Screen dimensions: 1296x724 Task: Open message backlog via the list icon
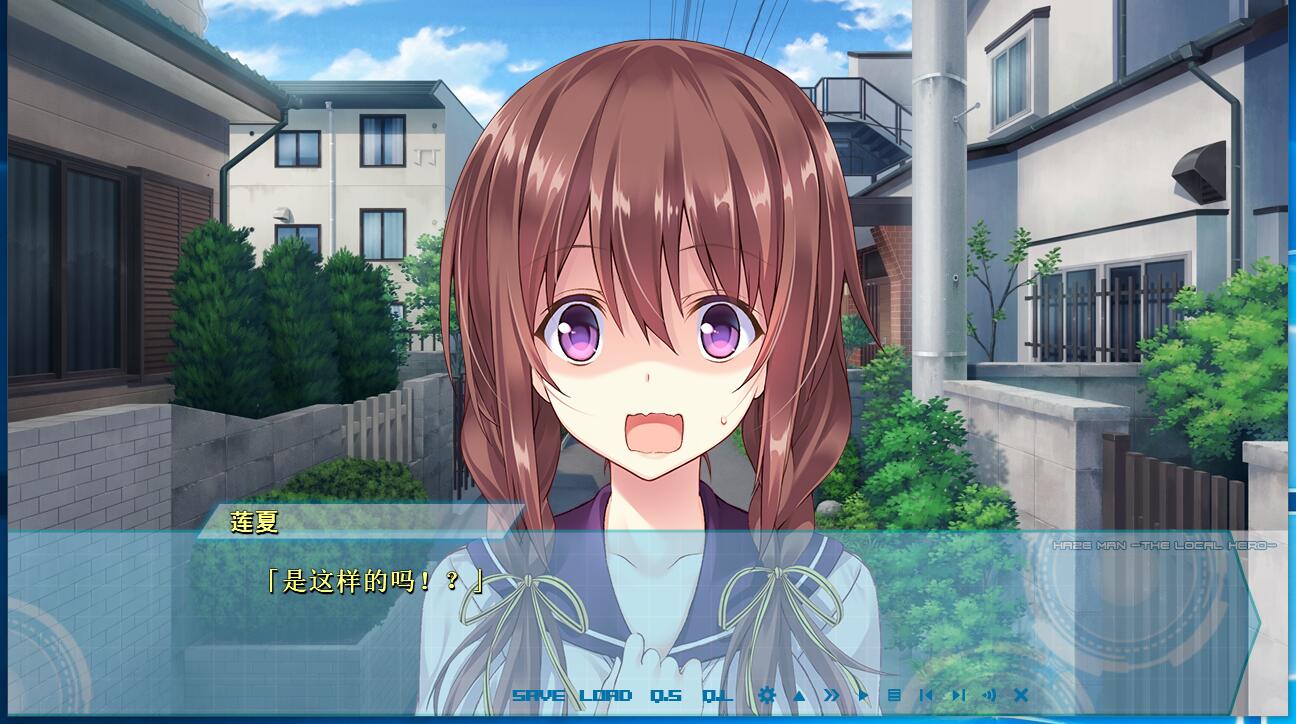coord(892,695)
